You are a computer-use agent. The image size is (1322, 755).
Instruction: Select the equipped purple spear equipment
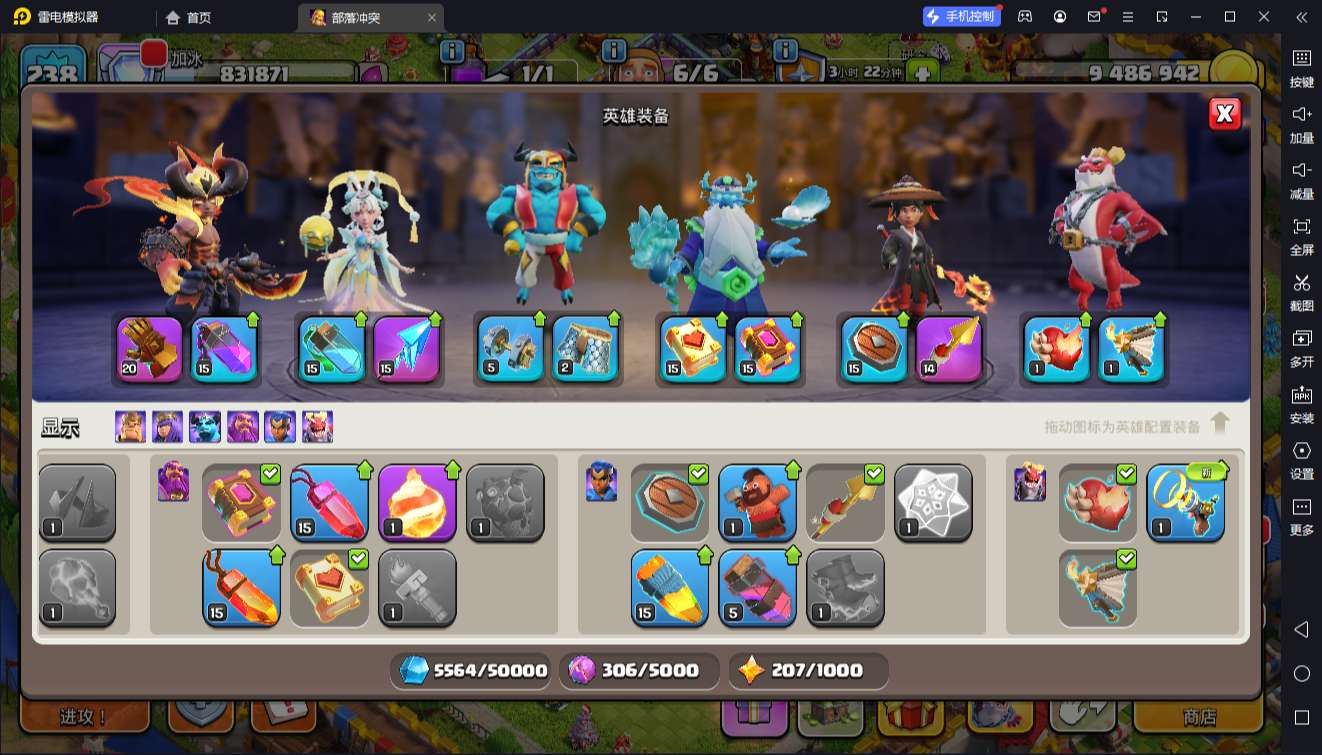tap(949, 349)
